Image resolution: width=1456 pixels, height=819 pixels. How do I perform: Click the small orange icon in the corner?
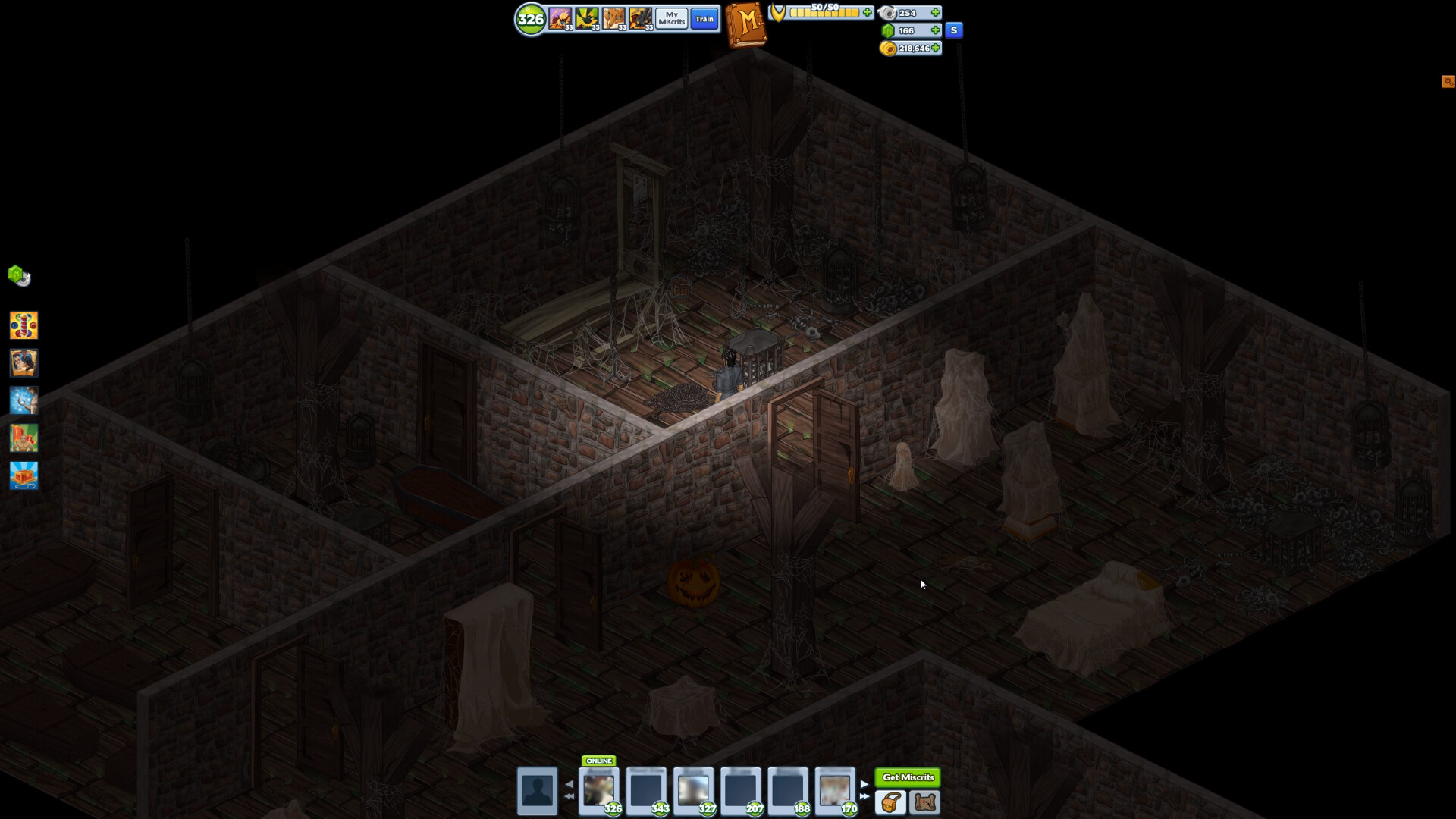tap(1448, 81)
